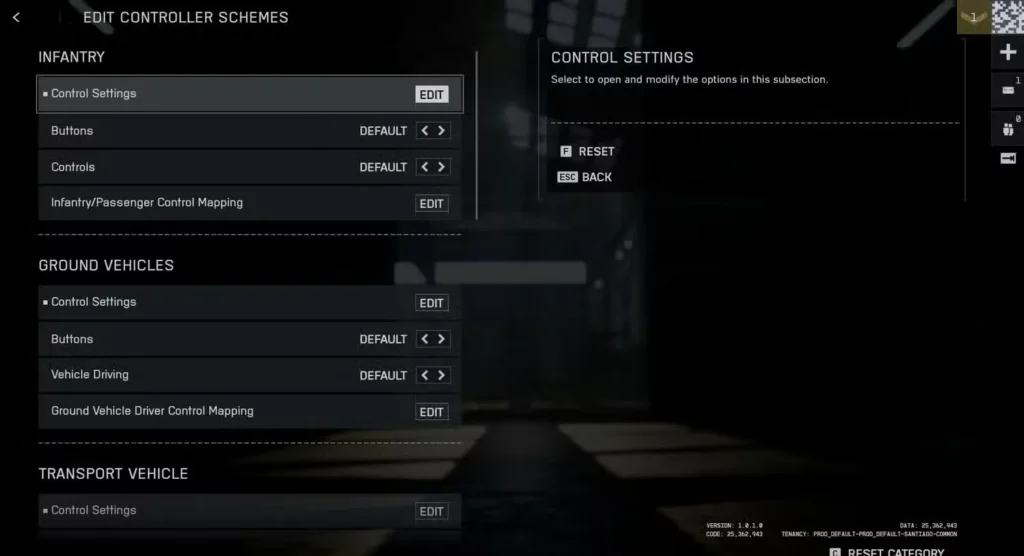Change Vehicle Driving to the previous option
Image resolution: width=1024 pixels, height=556 pixels.
pyautogui.click(x=424, y=375)
